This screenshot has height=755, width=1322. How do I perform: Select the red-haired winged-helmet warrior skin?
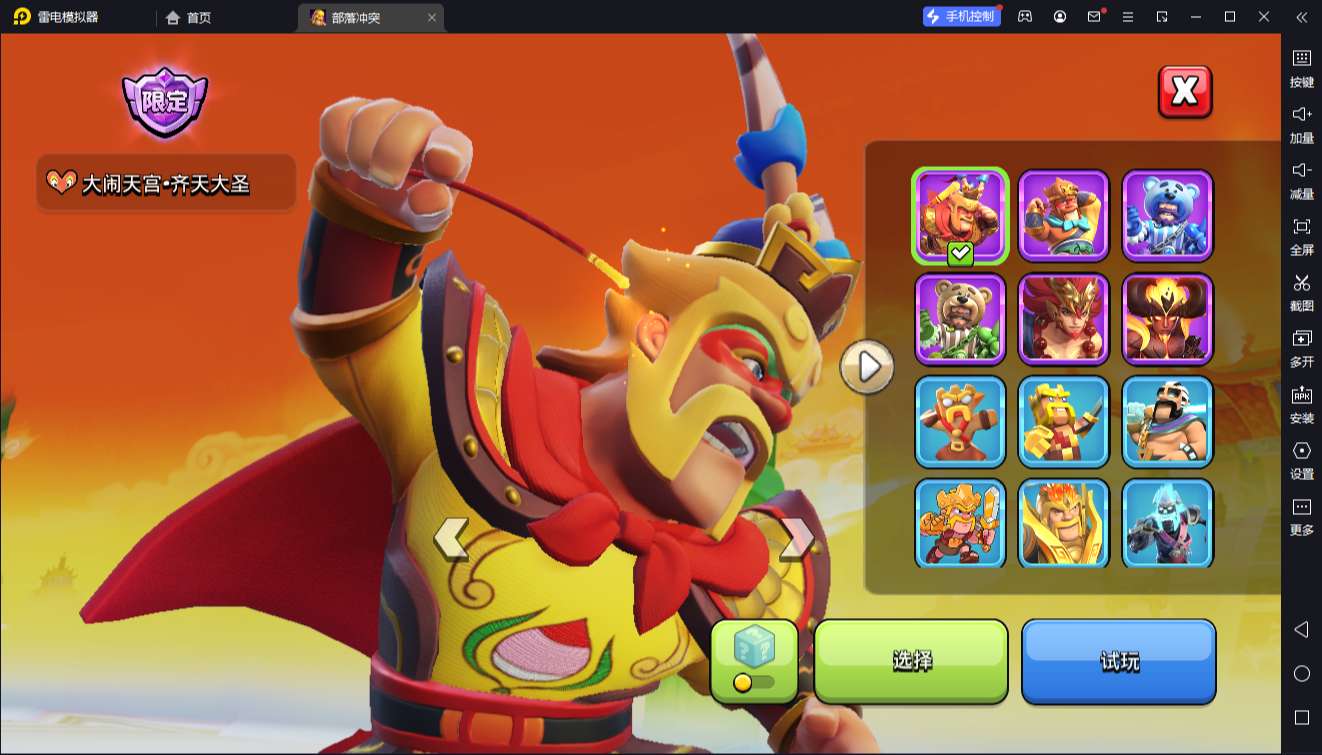pos(1064,319)
